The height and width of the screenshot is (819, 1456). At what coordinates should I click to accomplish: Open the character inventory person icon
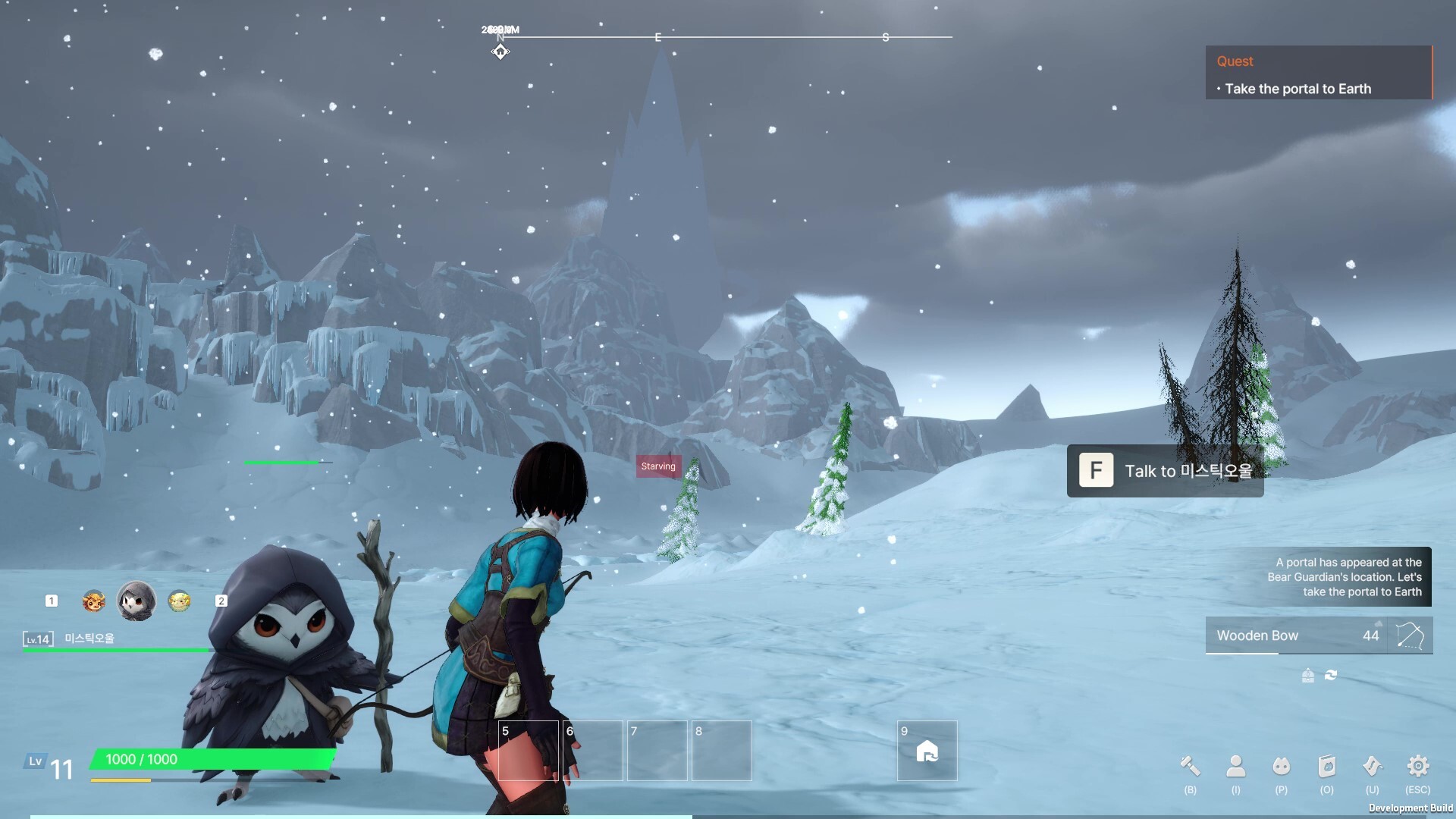(x=1235, y=767)
